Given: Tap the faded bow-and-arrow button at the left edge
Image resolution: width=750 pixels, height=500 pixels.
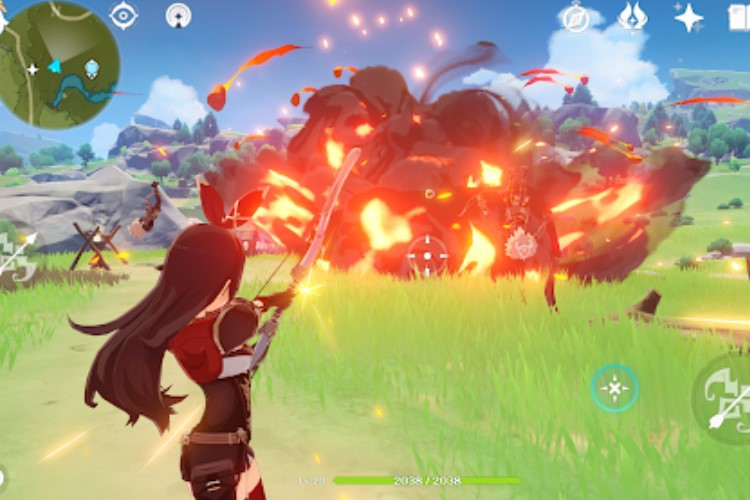Looking at the screenshot, I should pos(18,257).
